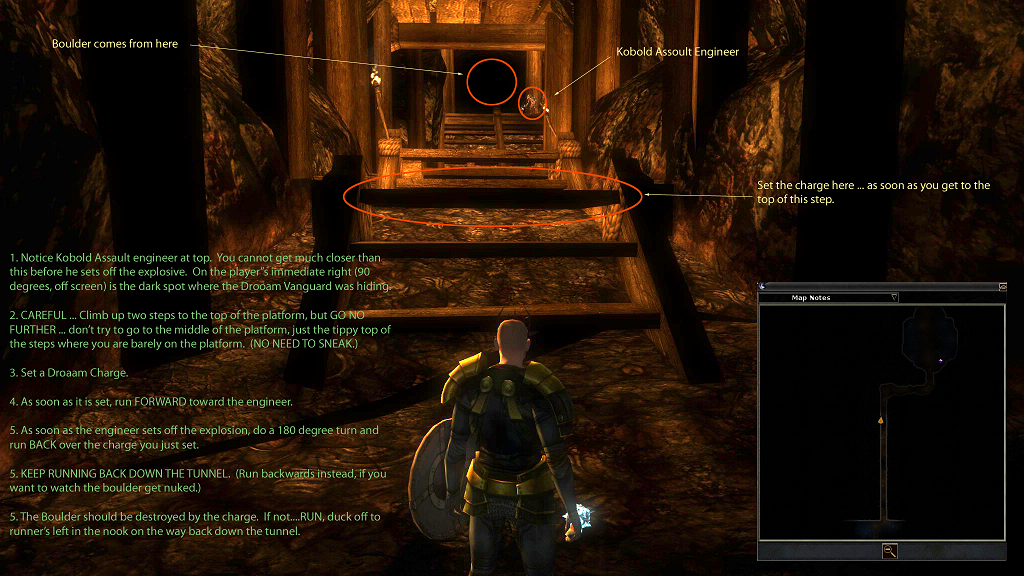Click the magnifying glass zoom button
This screenshot has height=576, width=1024.
pyautogui.click(x=889, y=550)
